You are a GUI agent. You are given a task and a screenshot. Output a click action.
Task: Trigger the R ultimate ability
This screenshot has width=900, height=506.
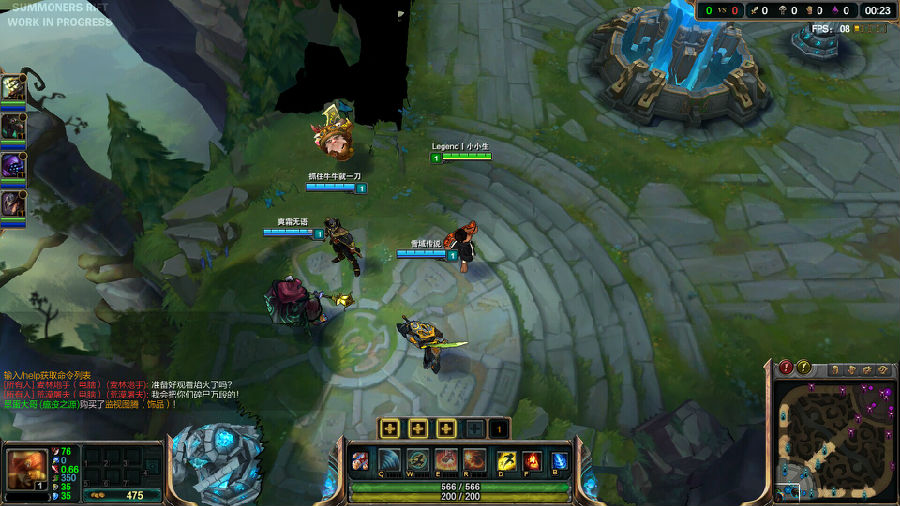pos(474,461)
